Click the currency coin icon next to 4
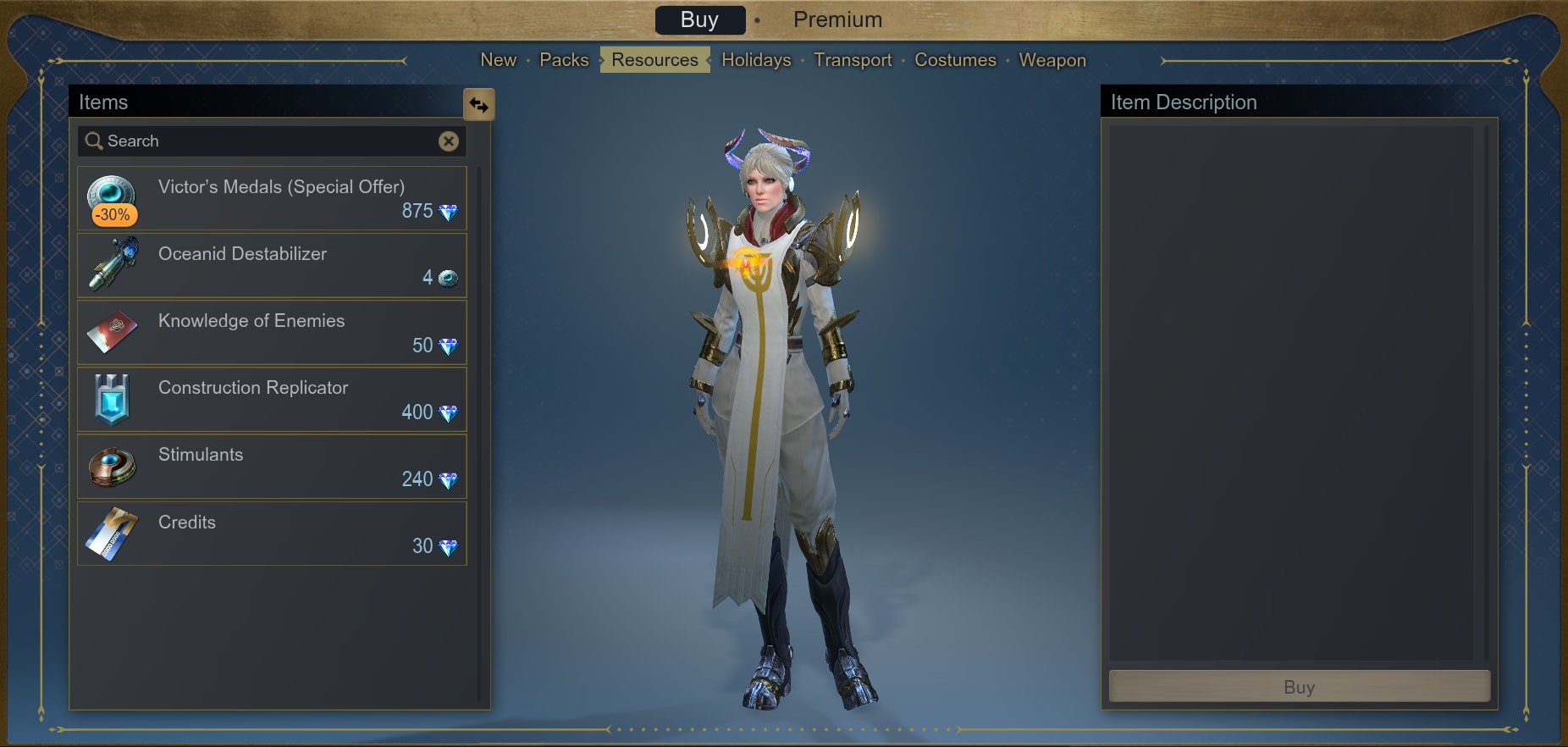Screen dimensions: 1568x747 (x=450, y=279)
